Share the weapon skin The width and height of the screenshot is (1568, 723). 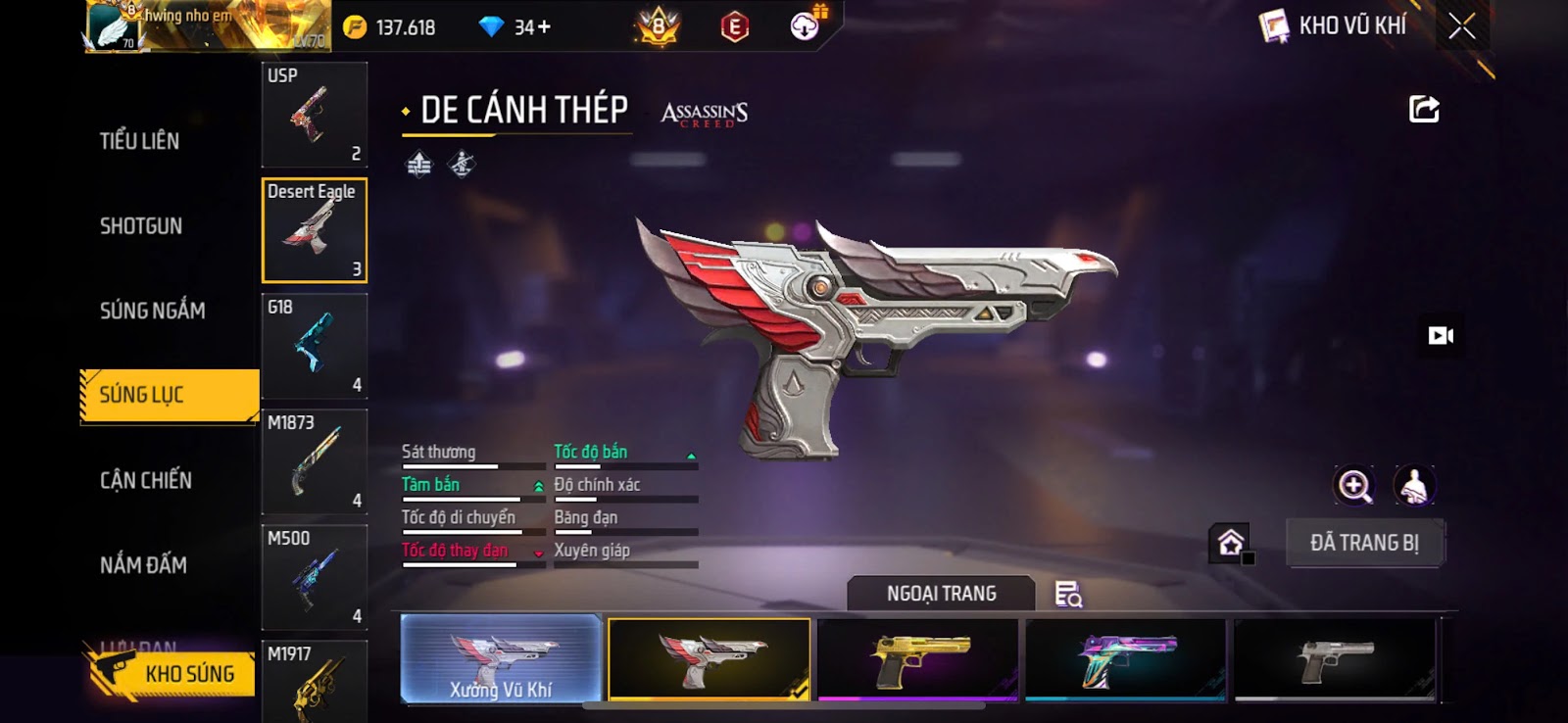(1424, 109)
